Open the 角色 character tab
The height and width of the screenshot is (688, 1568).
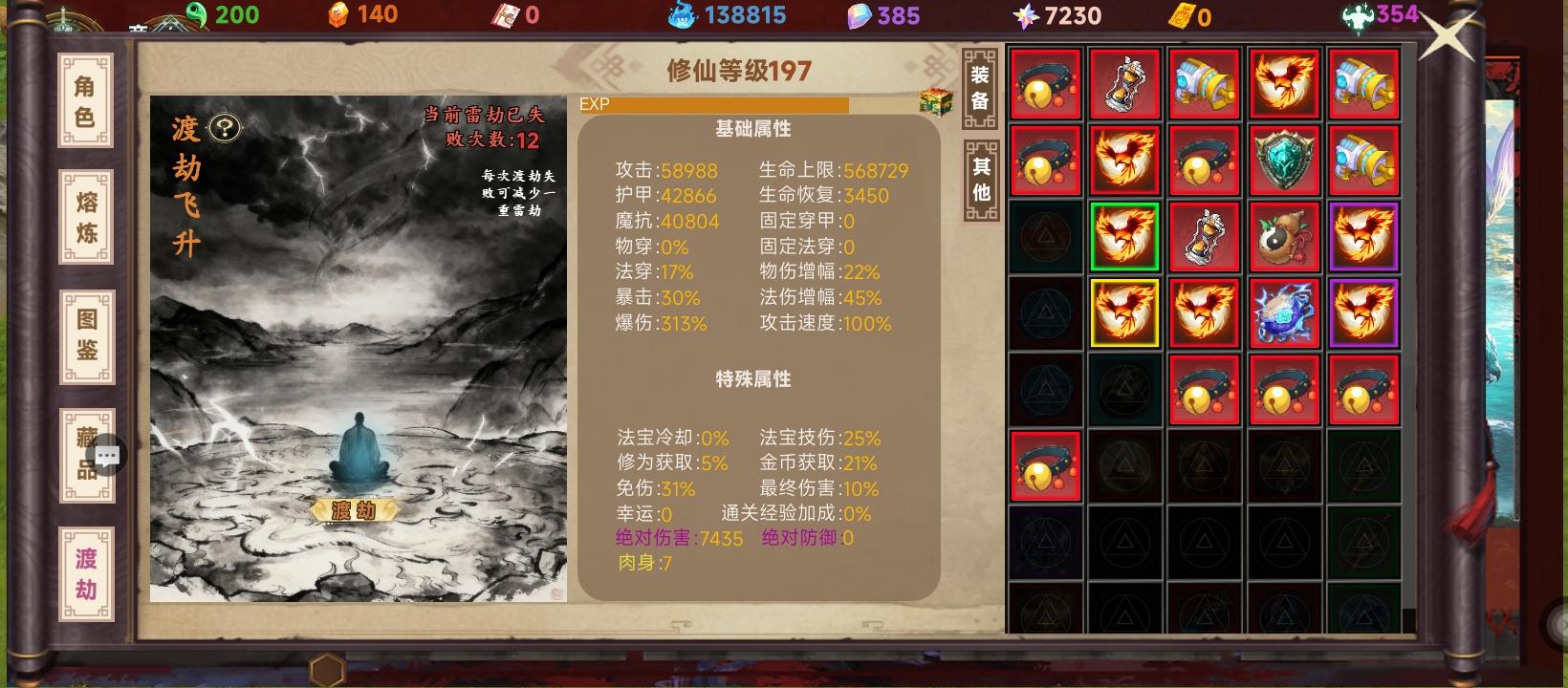point(85,98)
